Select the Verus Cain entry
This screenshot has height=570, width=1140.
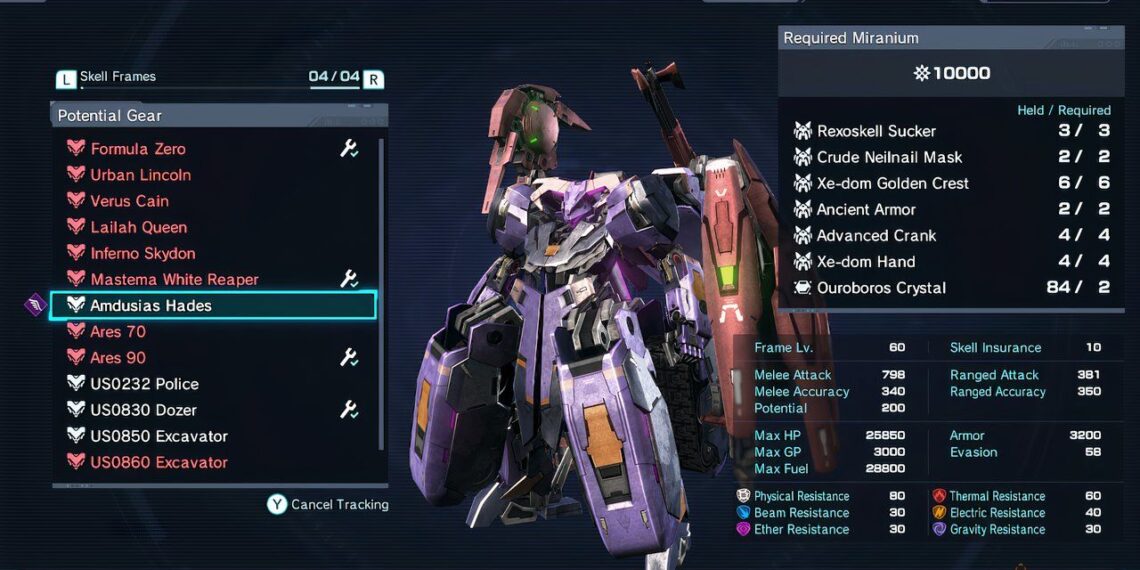point(129,201)
